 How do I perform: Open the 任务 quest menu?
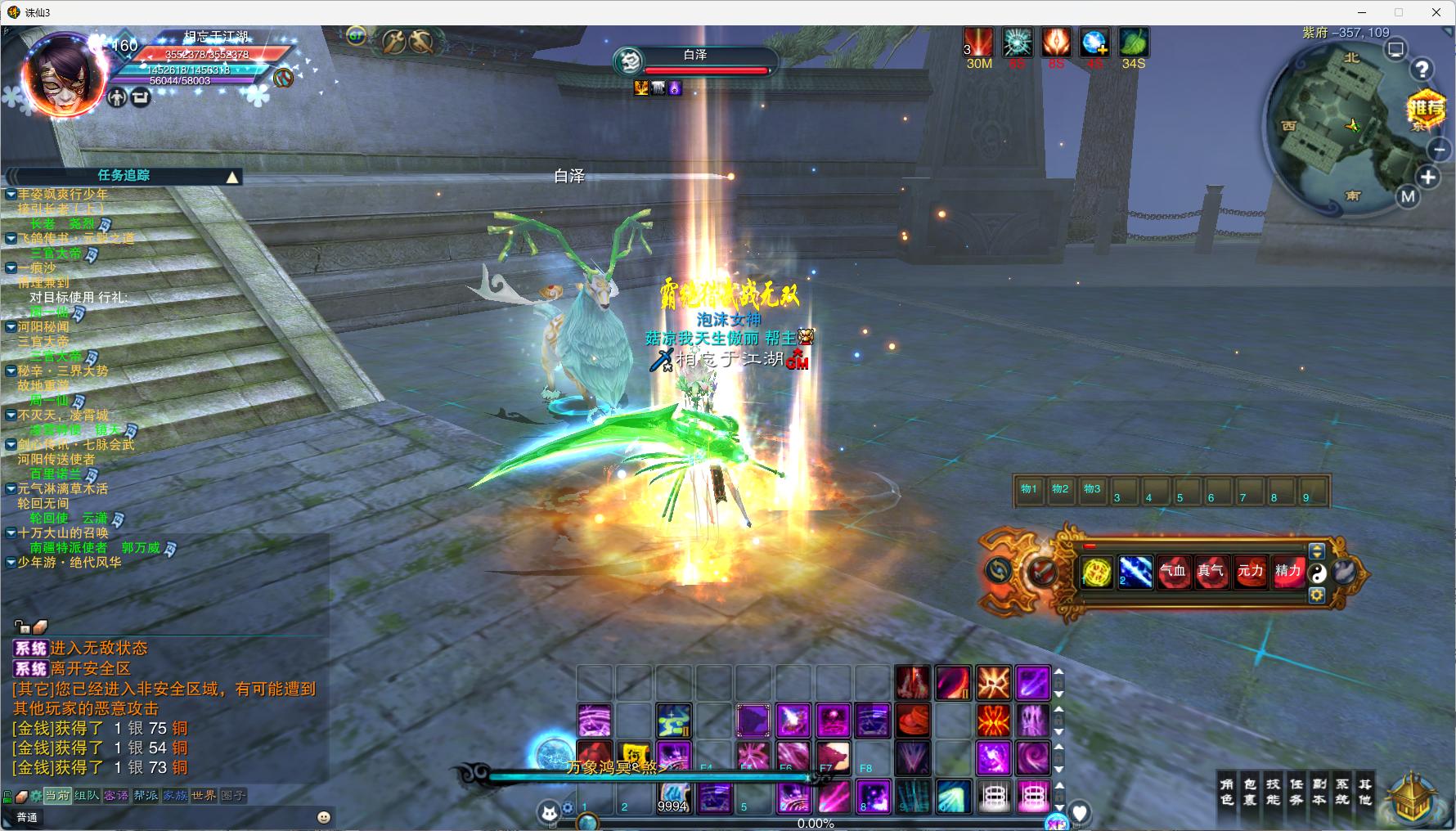(1296, 791)
